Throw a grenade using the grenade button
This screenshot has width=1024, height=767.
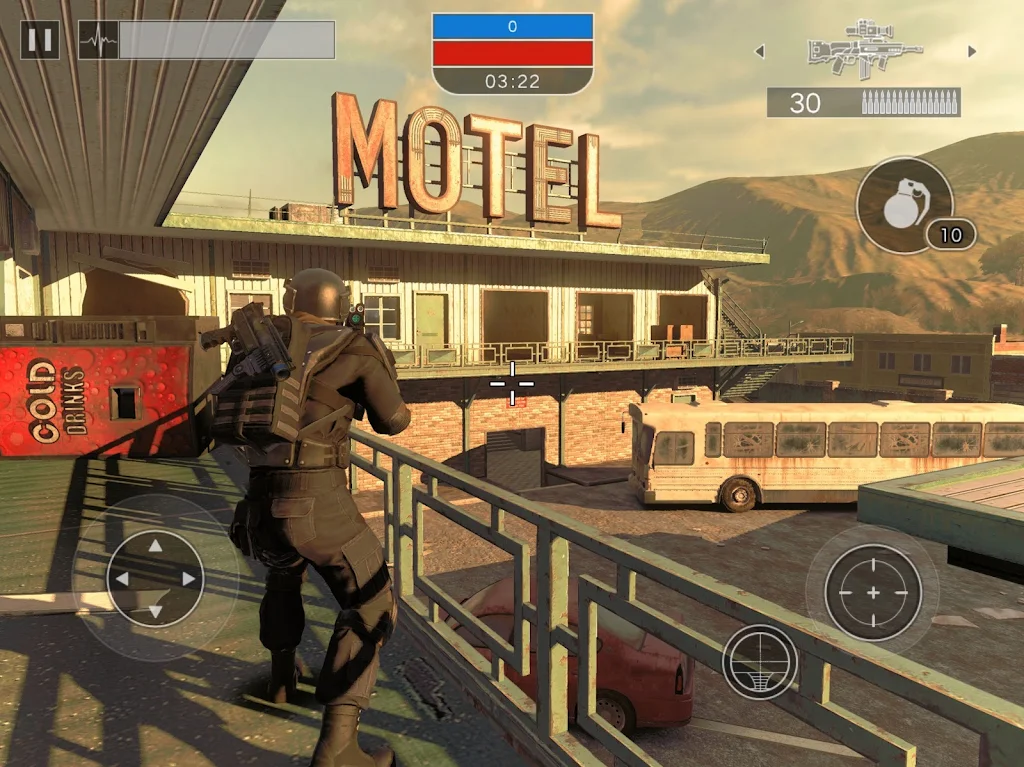(x=903, y=205)
